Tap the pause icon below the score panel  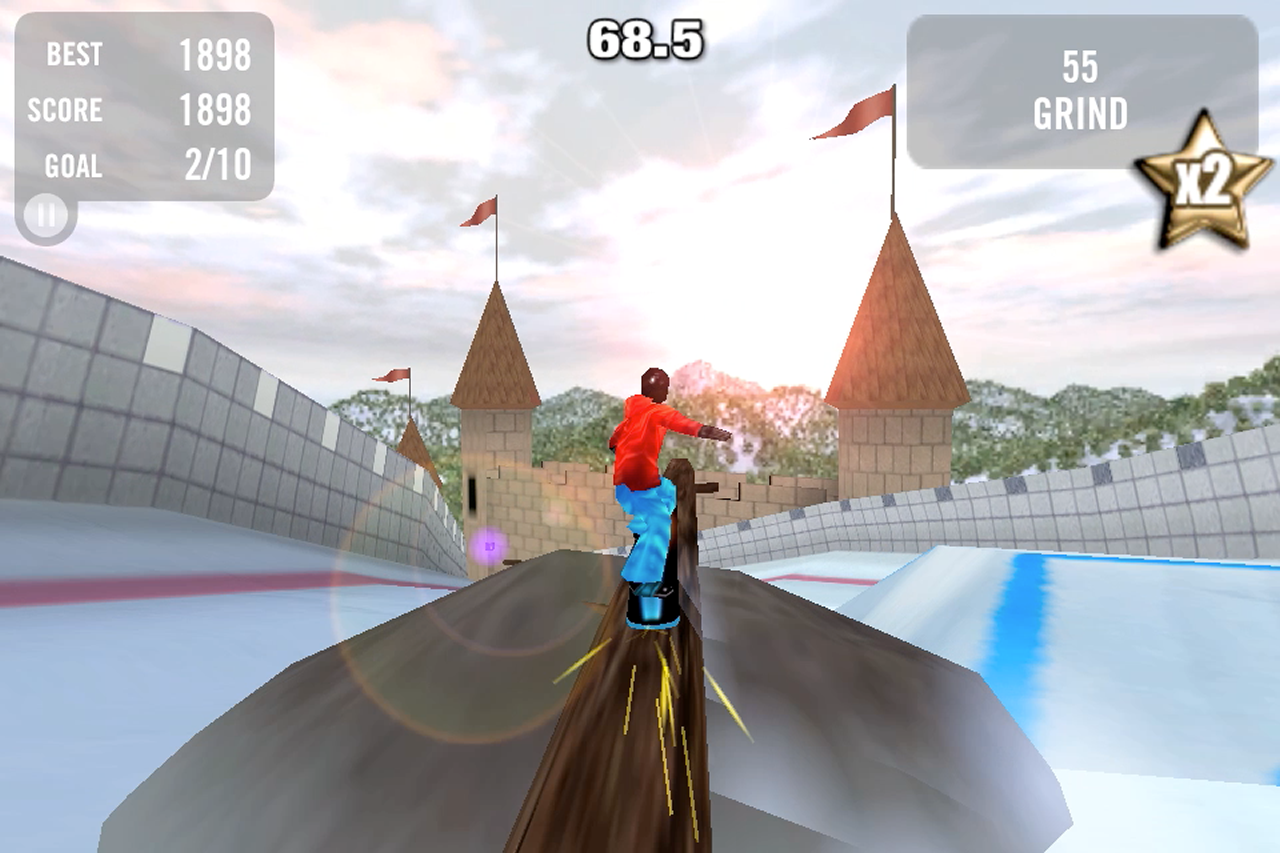click(x=44, y=215)
